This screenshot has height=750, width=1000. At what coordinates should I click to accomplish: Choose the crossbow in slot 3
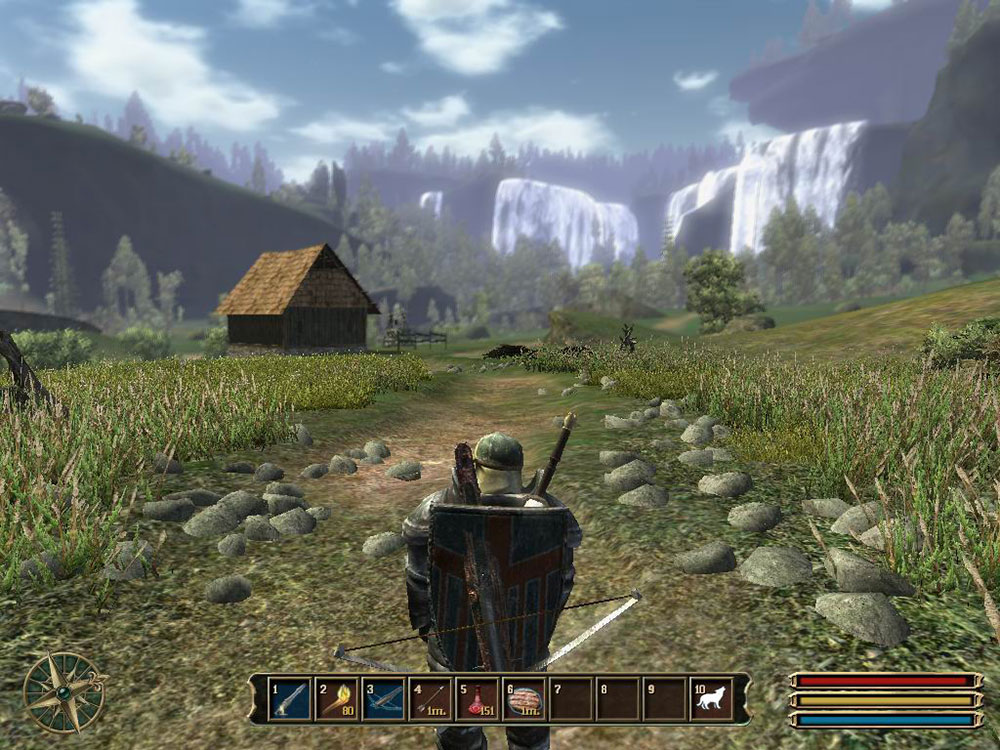pyautogui.click(x=383, y=698)
